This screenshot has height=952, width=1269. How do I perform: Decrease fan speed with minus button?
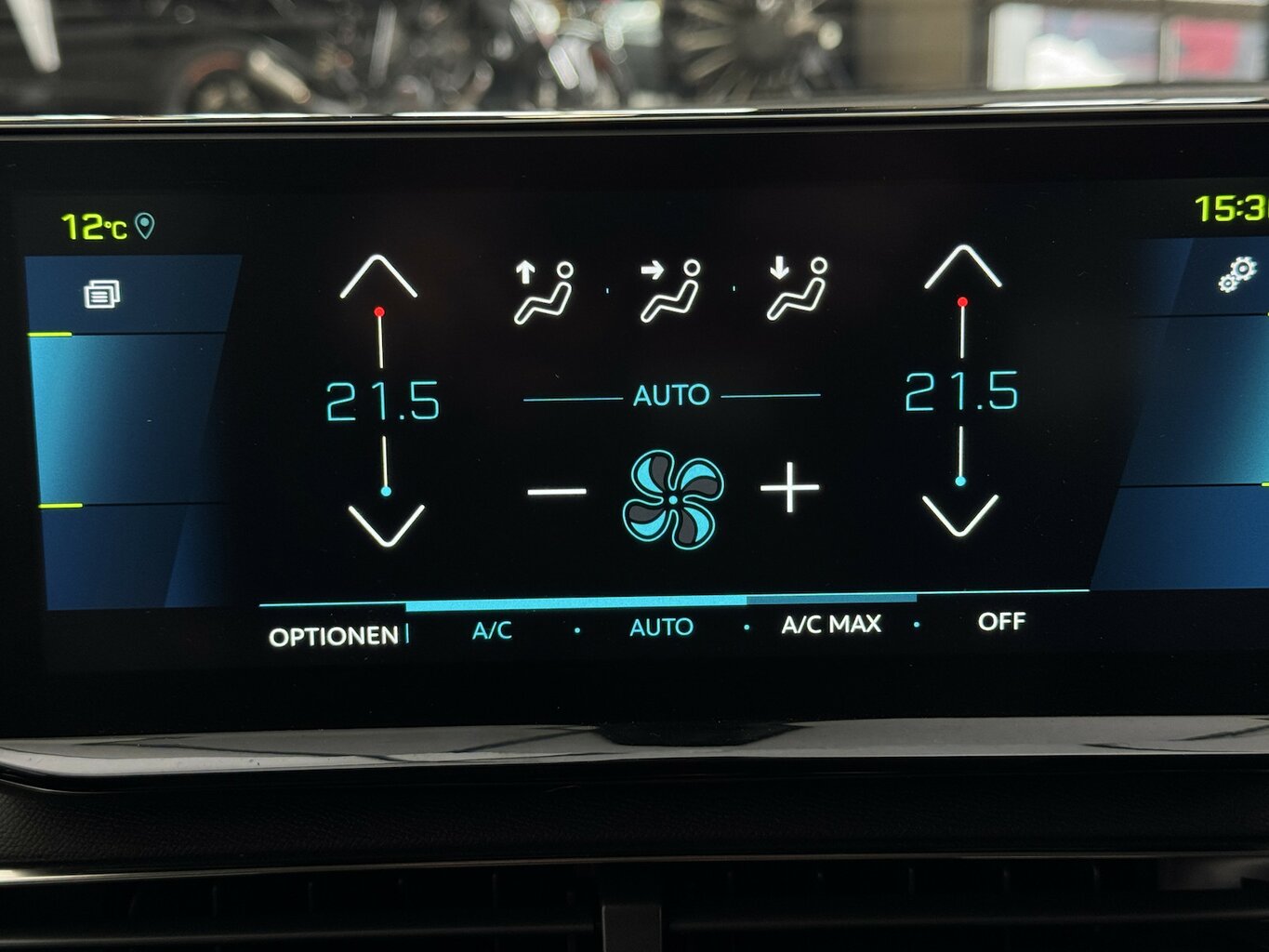[x=557, y=491]
